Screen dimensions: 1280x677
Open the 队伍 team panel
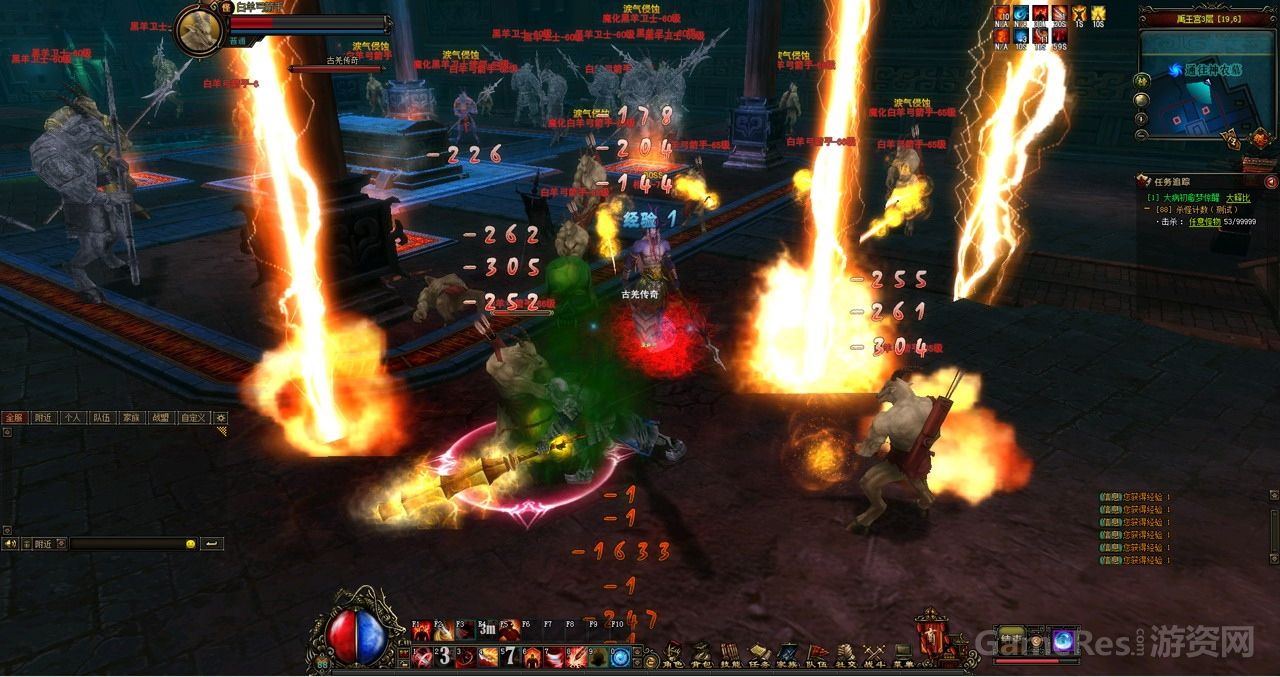coord(818,656)
